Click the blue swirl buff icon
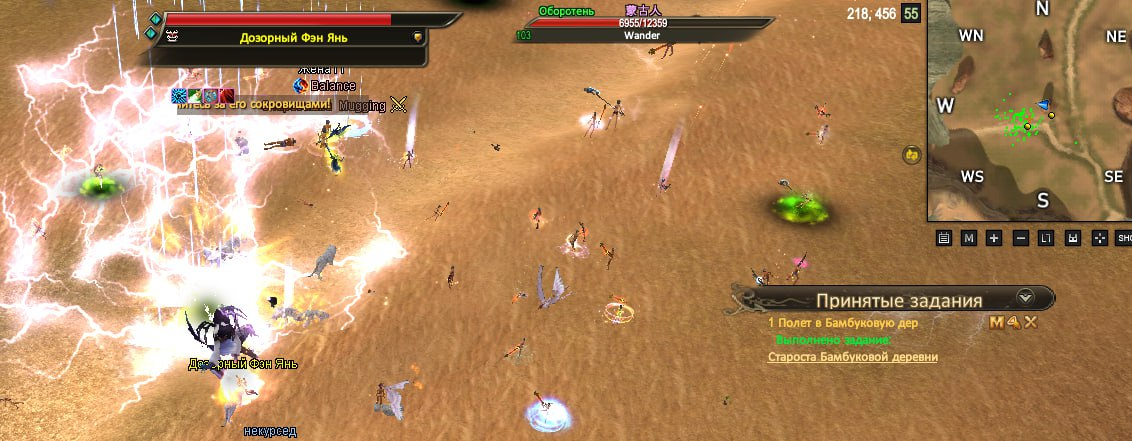 tap(300, 86)
